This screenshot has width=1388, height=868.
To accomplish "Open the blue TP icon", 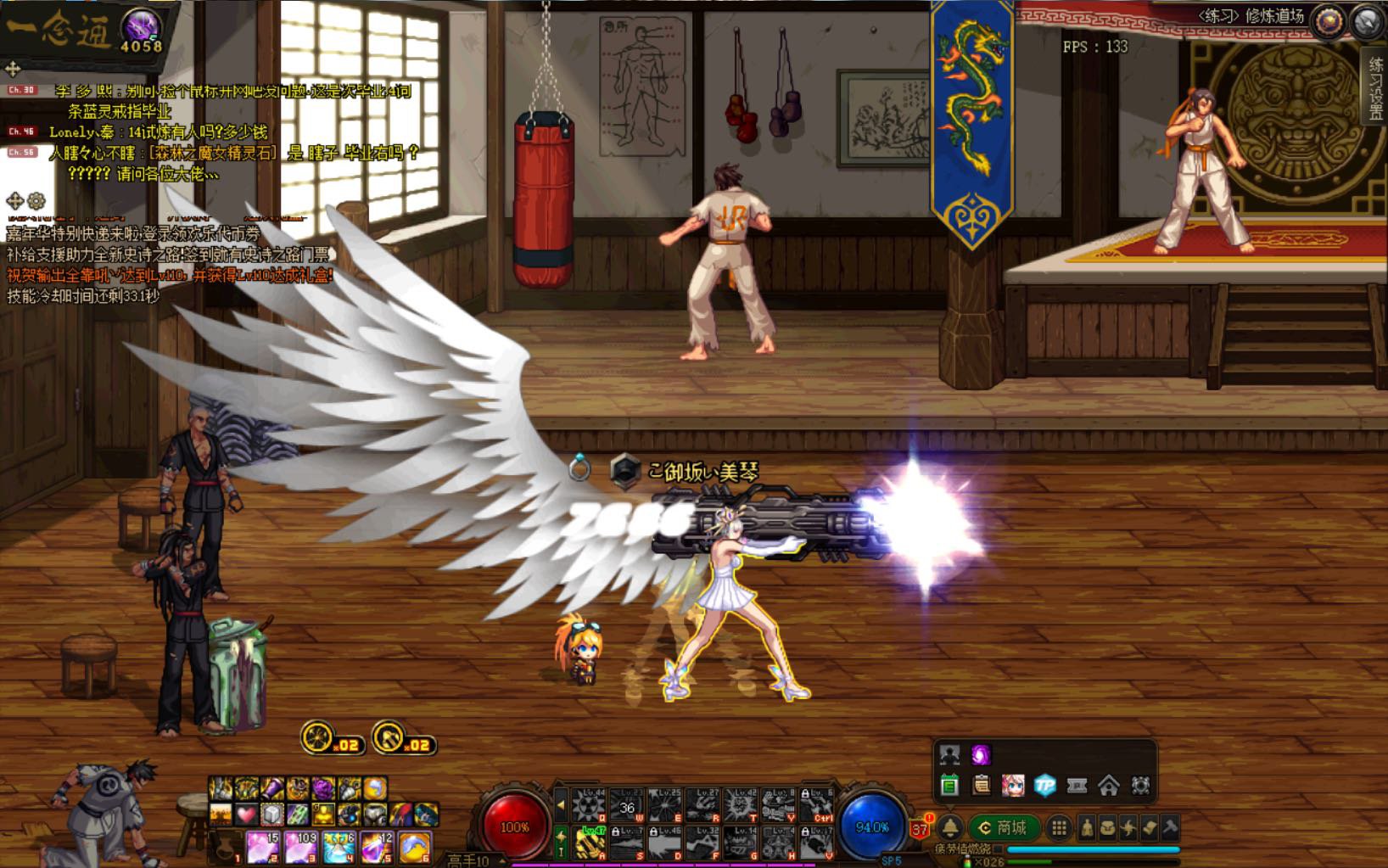I will click(x=1044, y=787).
